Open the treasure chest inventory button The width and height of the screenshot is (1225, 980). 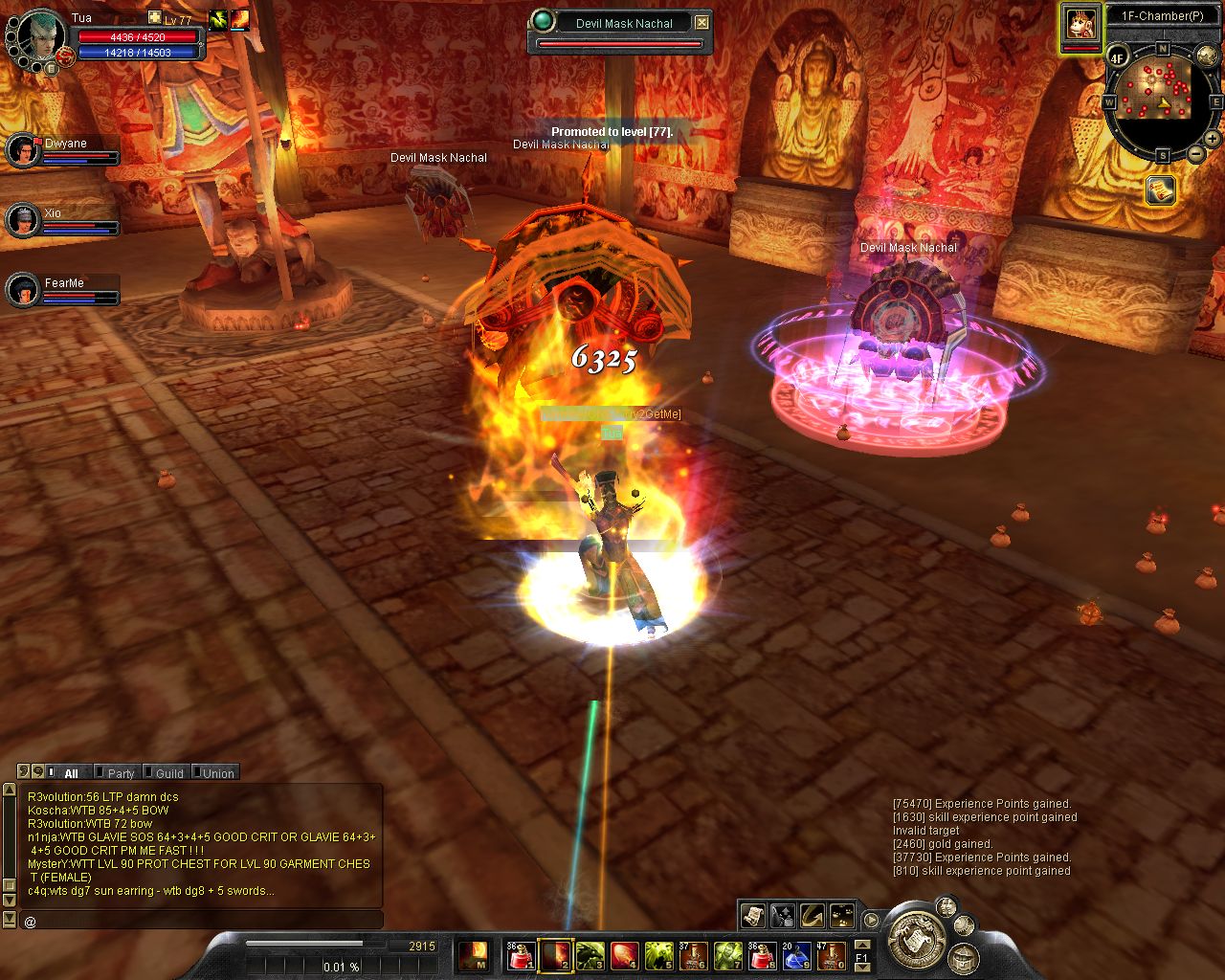pos(963,957)
